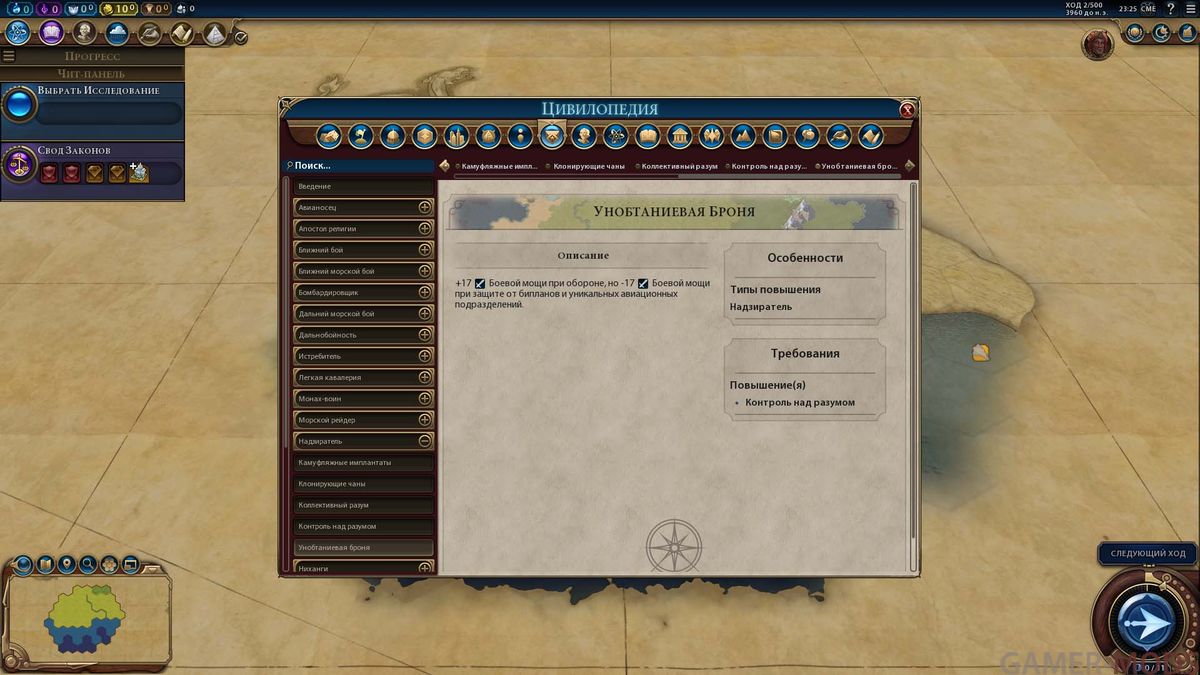Click the Civilopedia search field

(x=360, y=166)
